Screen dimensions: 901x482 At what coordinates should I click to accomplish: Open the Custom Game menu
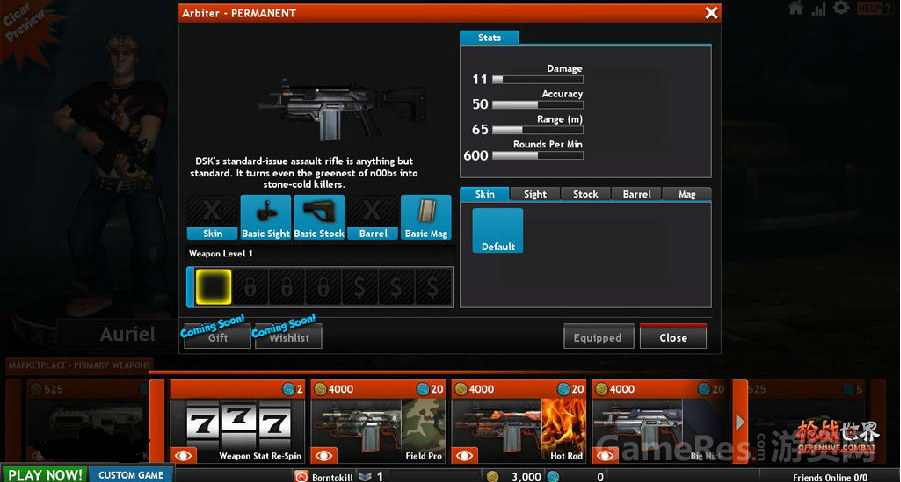130,474
